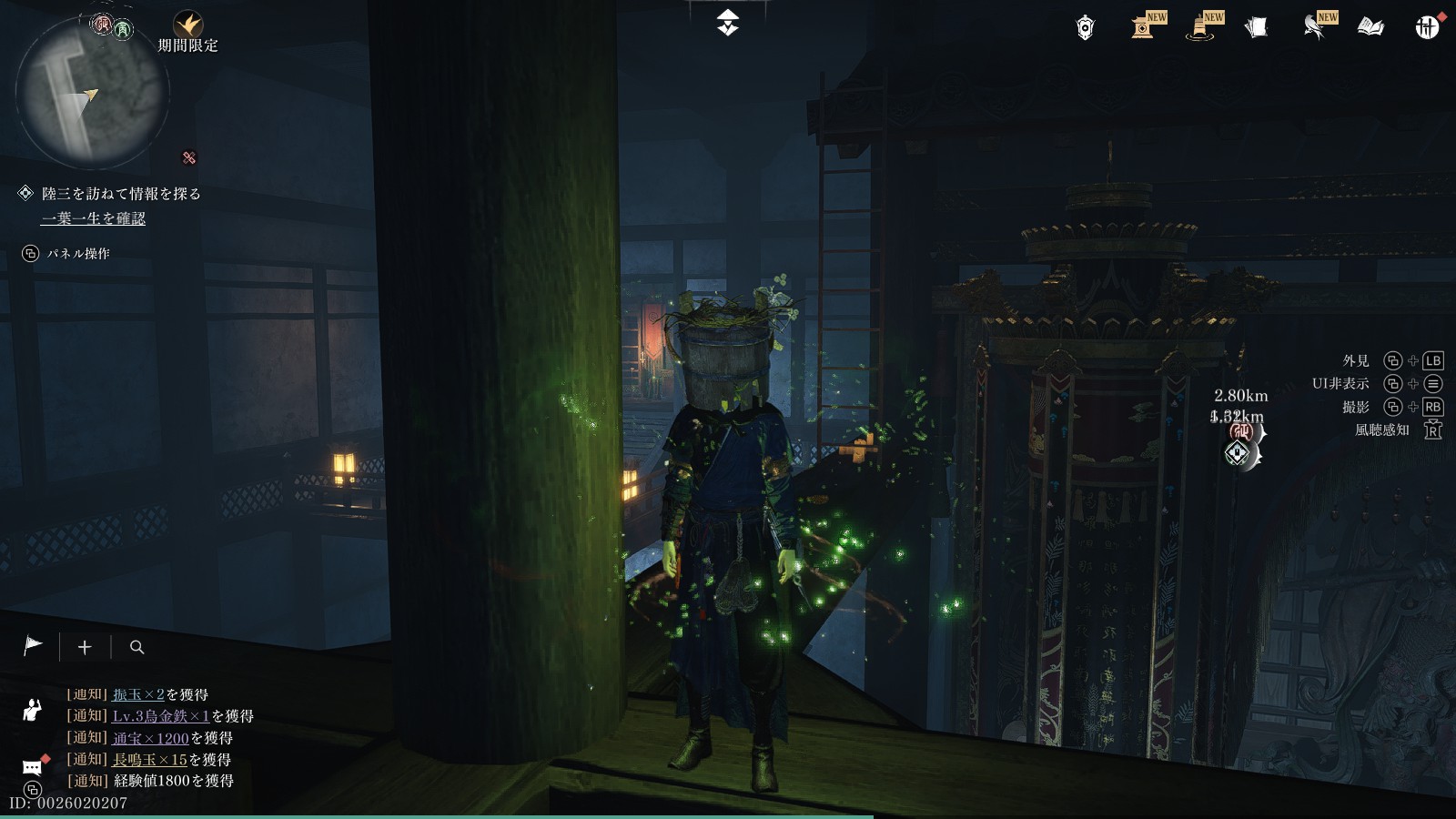Open the emote gesture figure icon

(x=33, y=710)
